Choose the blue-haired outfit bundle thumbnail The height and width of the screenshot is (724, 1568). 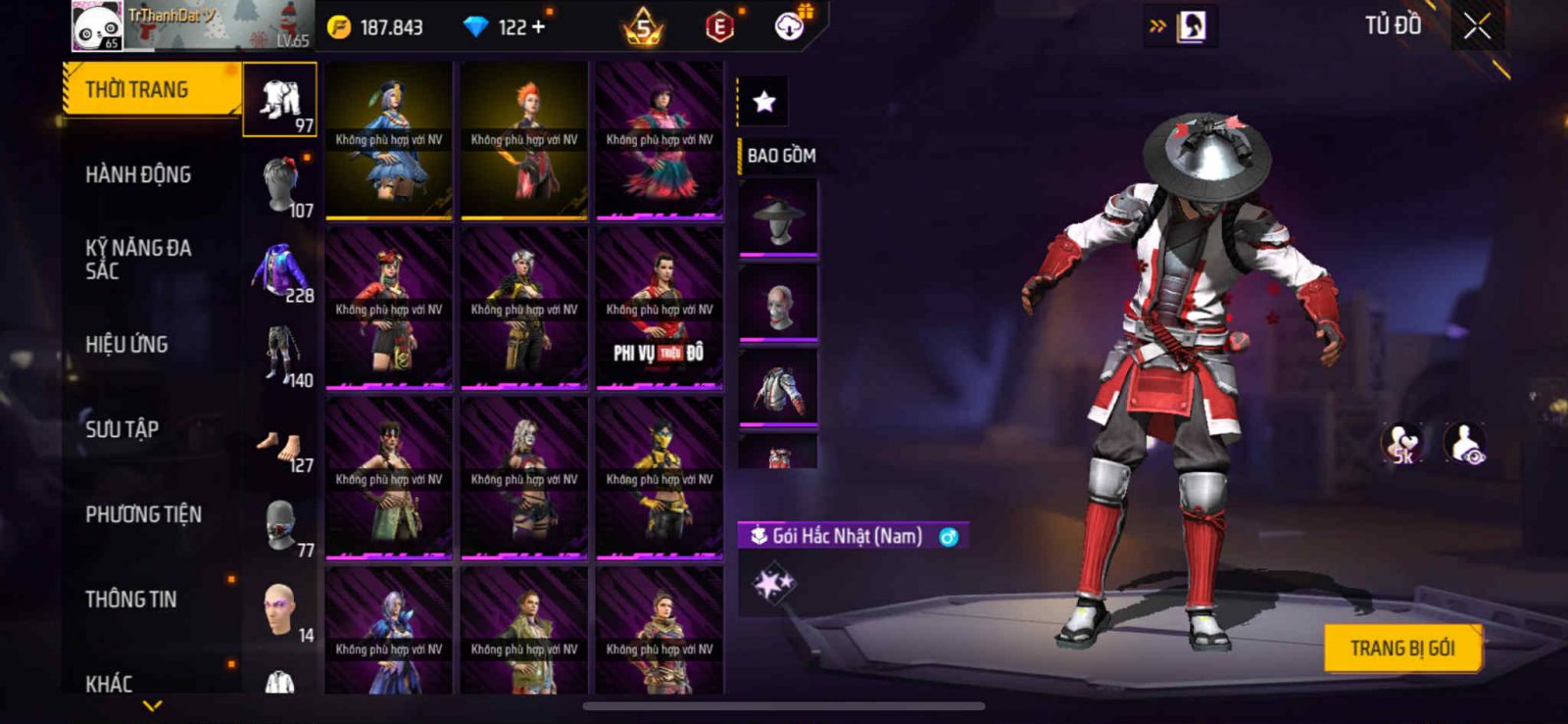pos(389,140)
